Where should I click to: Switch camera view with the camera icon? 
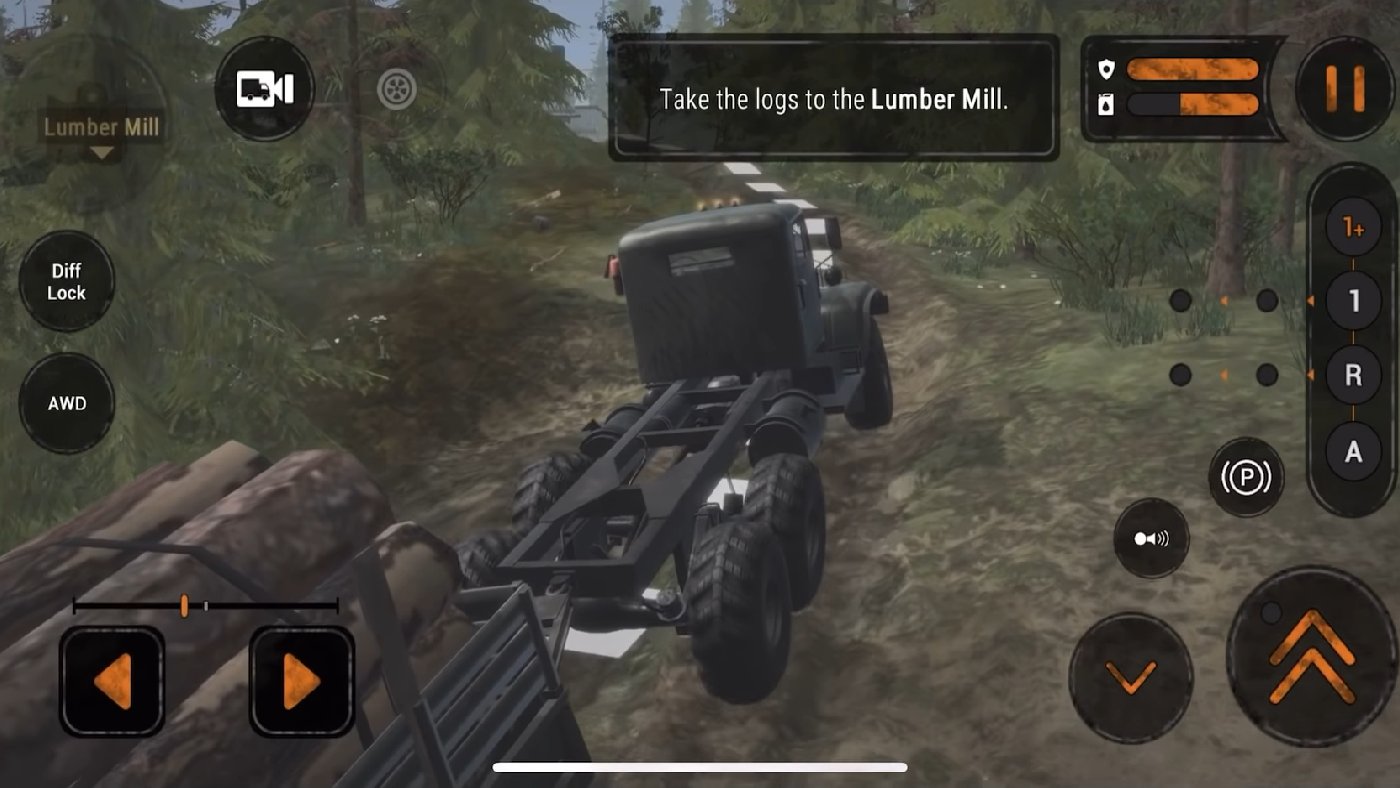pos(265,89)
